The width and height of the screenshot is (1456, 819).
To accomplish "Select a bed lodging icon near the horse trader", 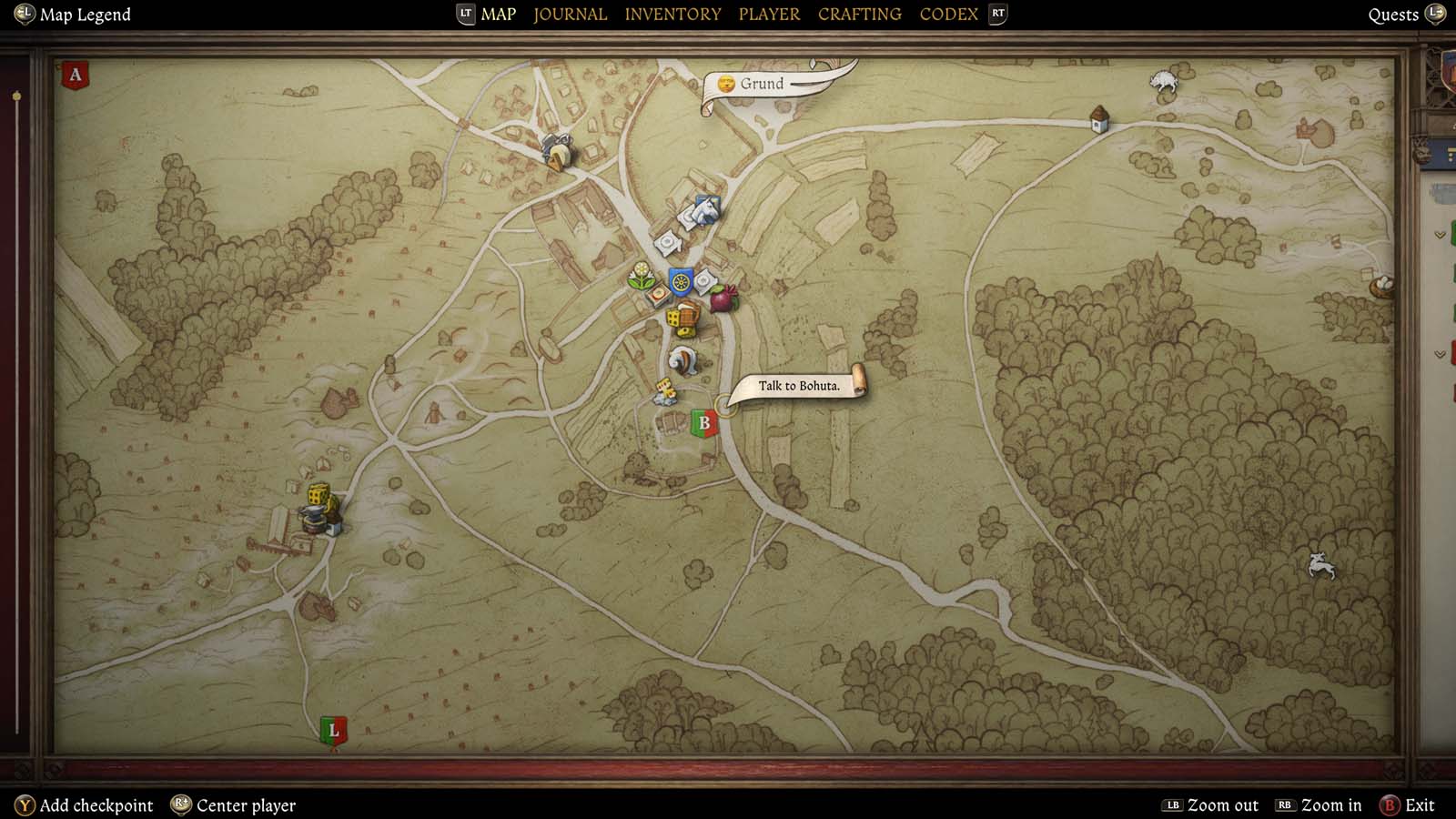I will click(667, 242).
